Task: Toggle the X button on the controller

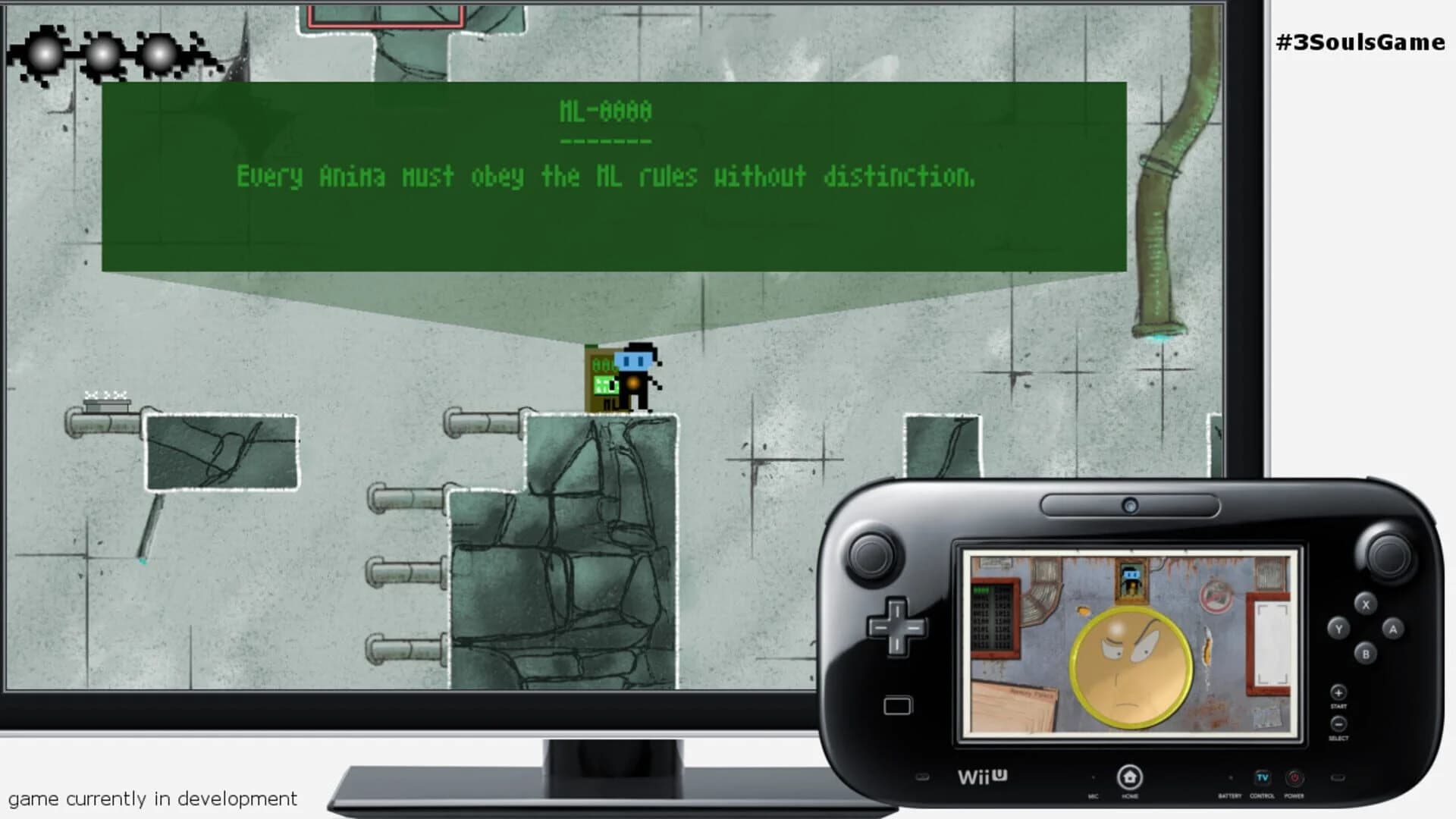Action: (x=1366, y=605)
